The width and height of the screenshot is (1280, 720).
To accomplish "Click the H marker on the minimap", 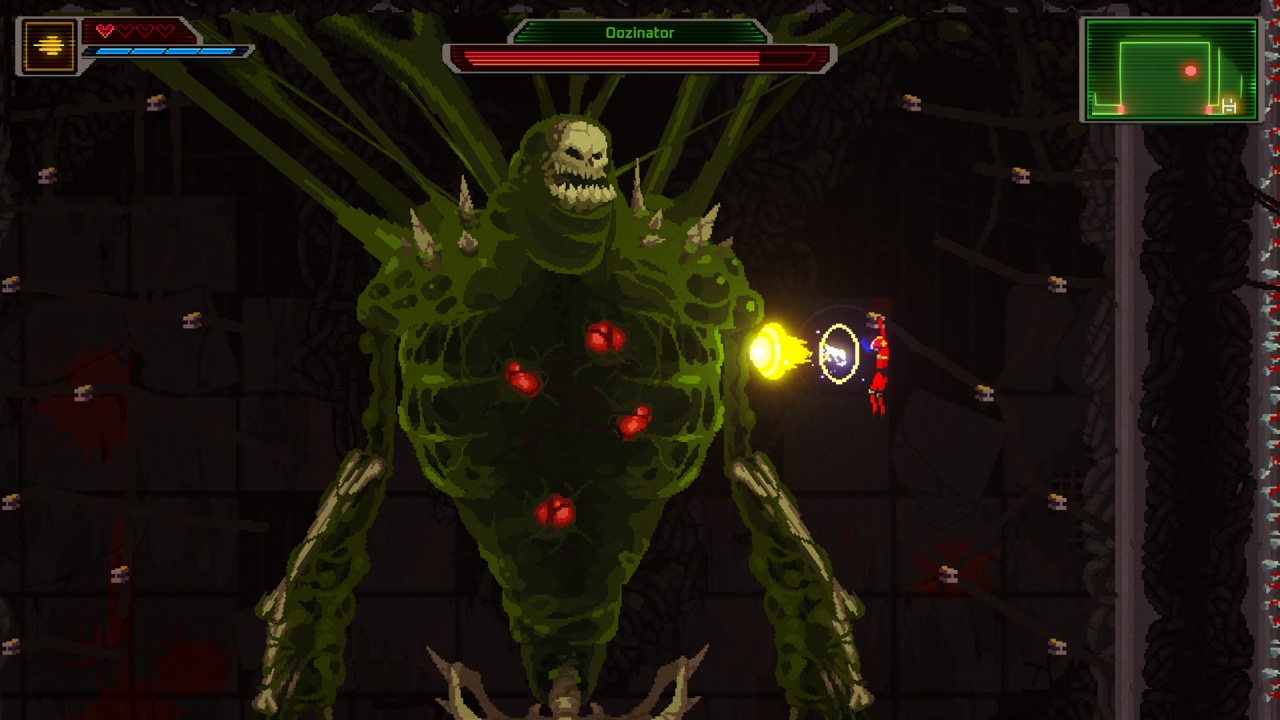I will 1229,107.
